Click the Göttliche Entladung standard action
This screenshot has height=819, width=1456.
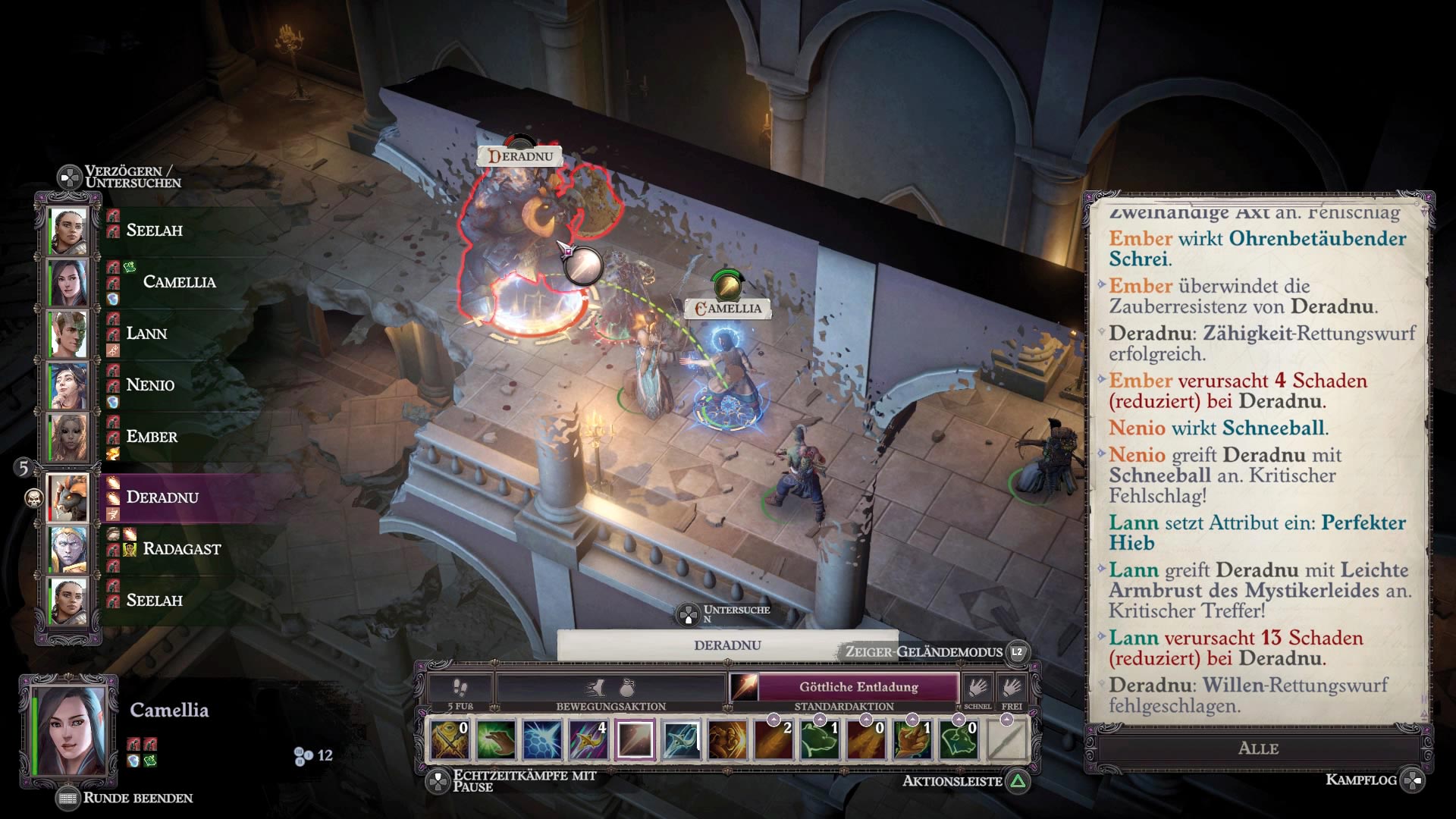[858, 687]
